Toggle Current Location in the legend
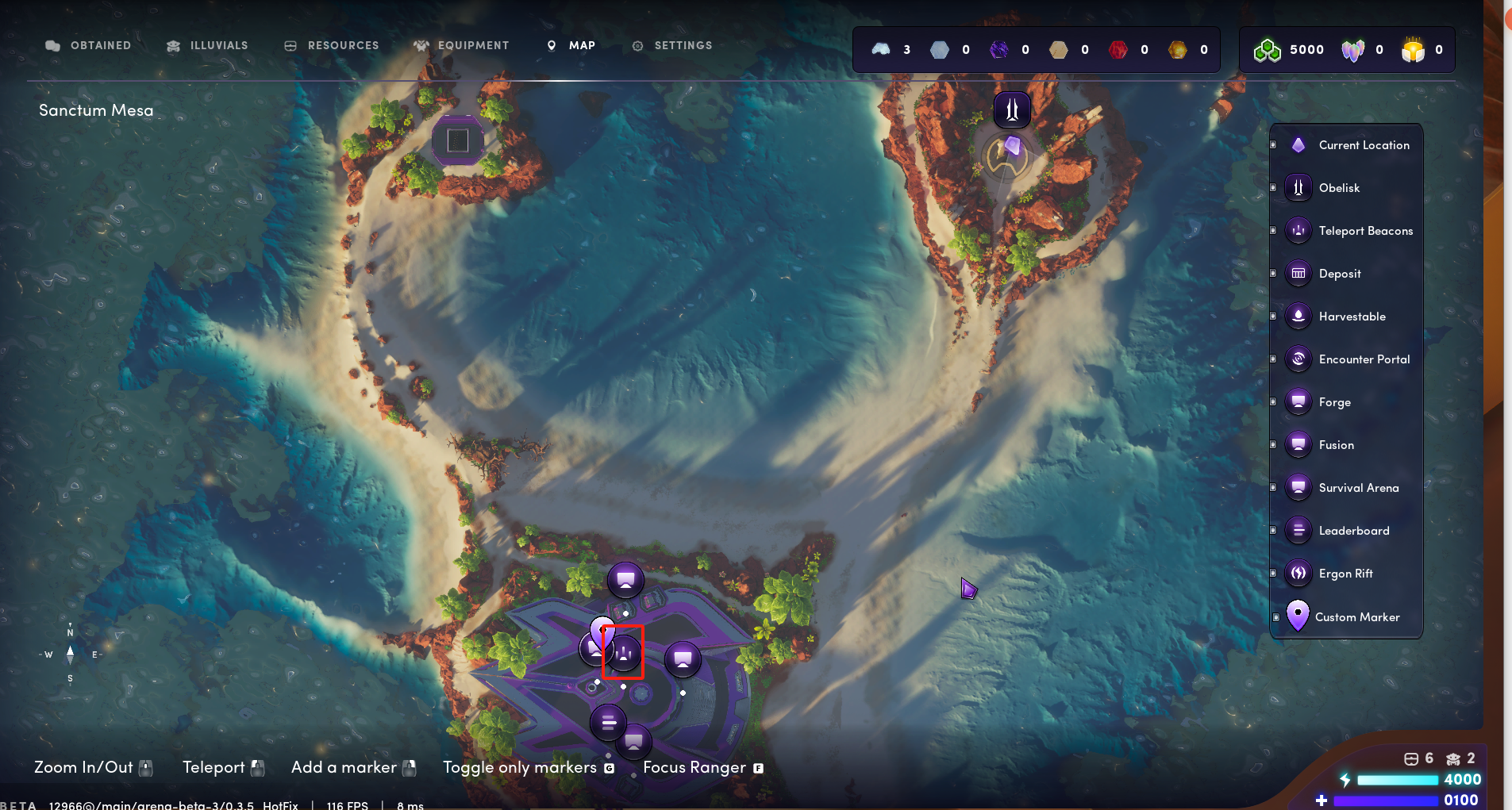This screenshot has width=1512, height=810. 1364,145
